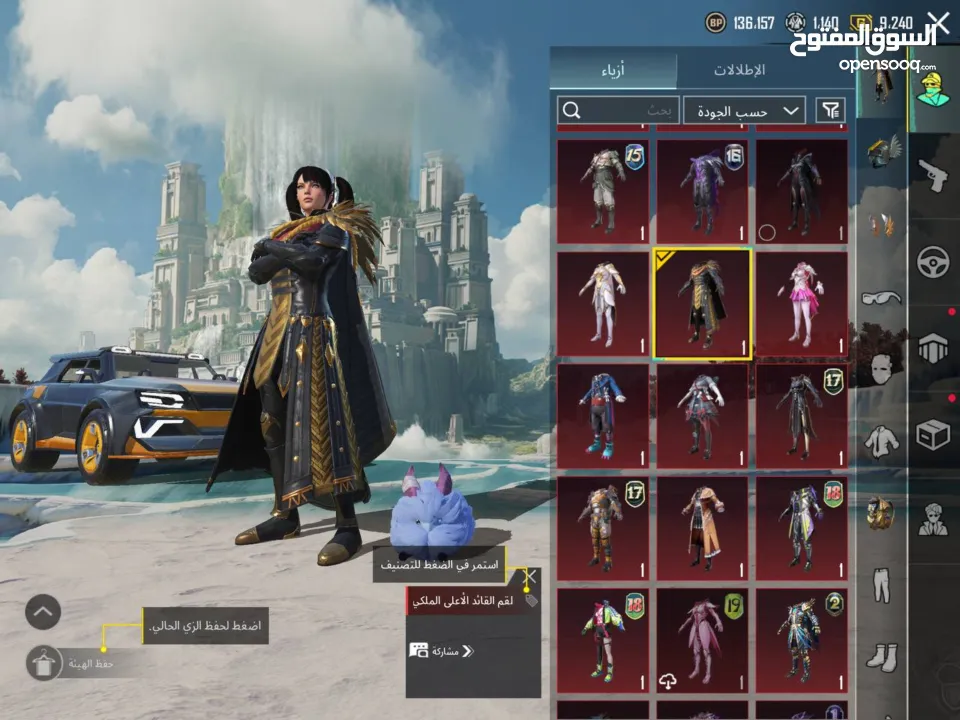
Task: Open the الإطلالات looks tab
Action: (739, 70)
